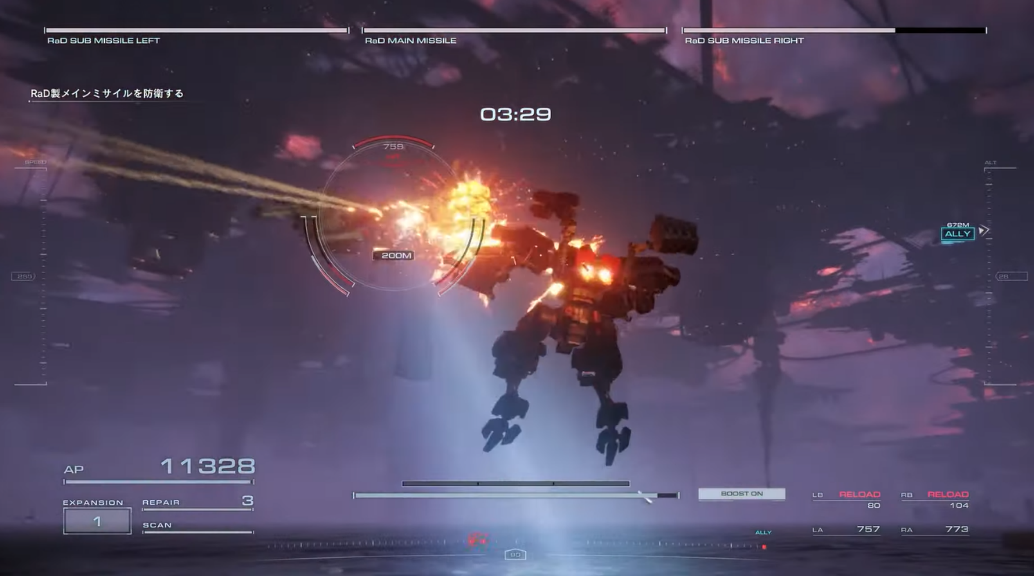This screenshot has width=1034, height=576.
Task: Trigger the Scan function
Action: click(x=197, y=526)
